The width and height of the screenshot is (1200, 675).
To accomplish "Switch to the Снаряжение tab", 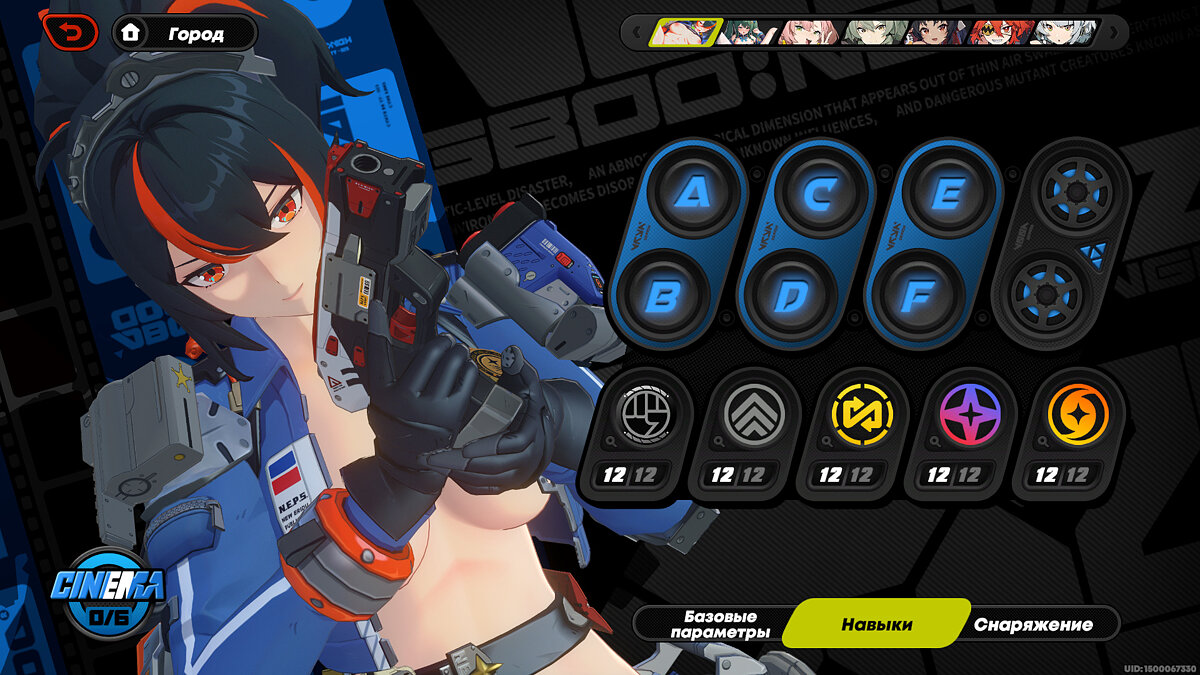I will coord(1033,625).
